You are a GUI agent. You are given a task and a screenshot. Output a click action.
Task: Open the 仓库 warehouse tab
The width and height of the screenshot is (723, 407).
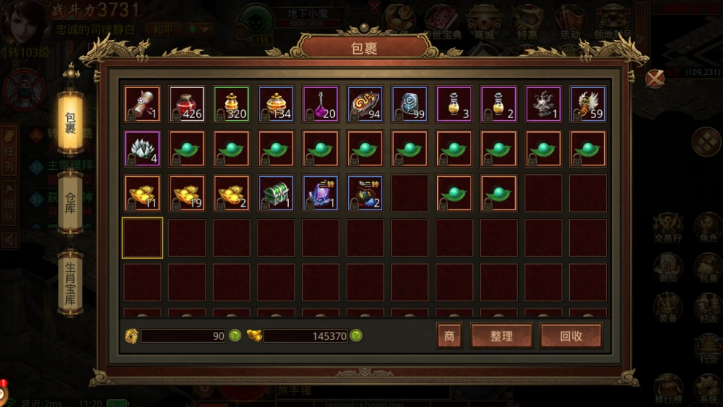70,196
